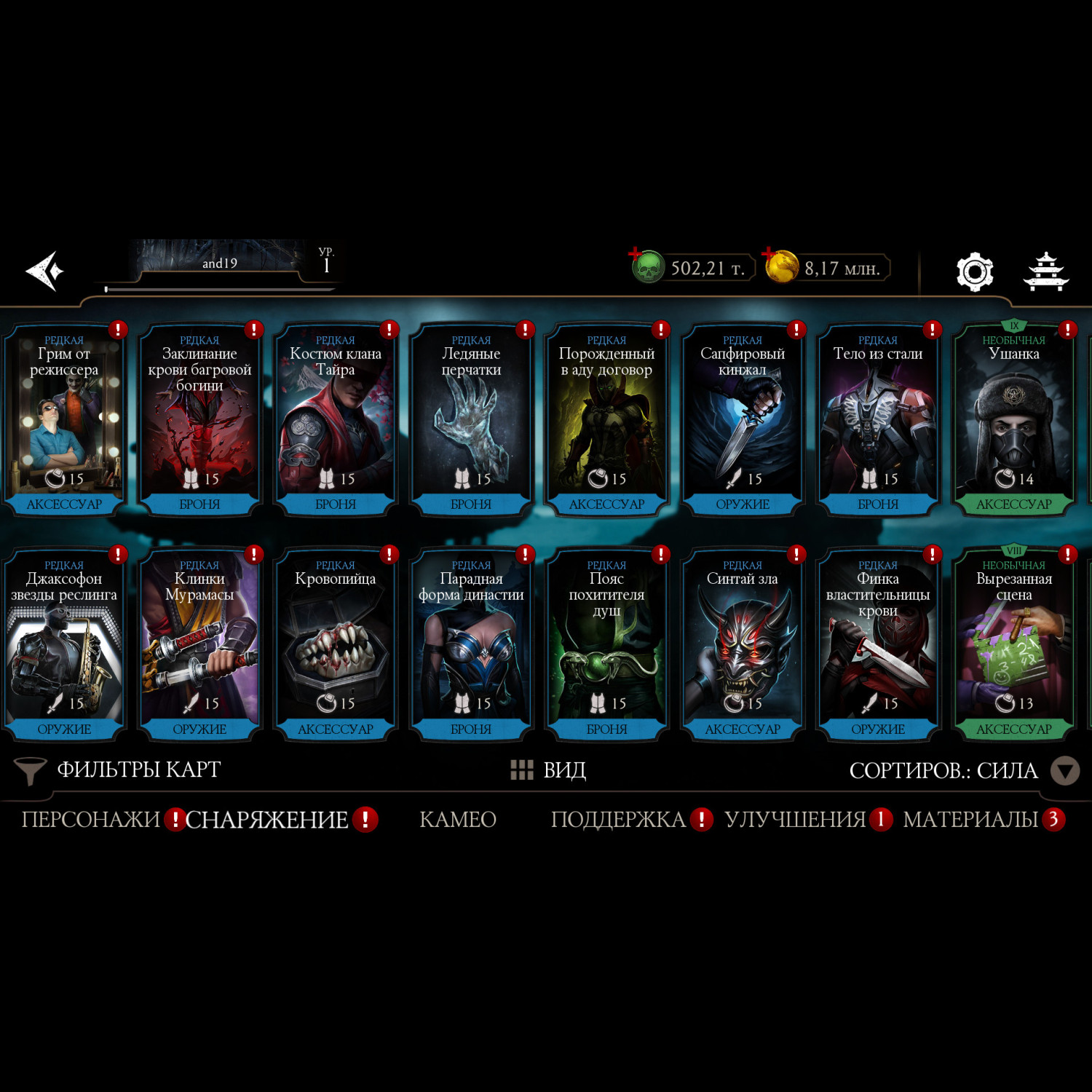Open the pagoda temple icon

[x=1045, y=272]
